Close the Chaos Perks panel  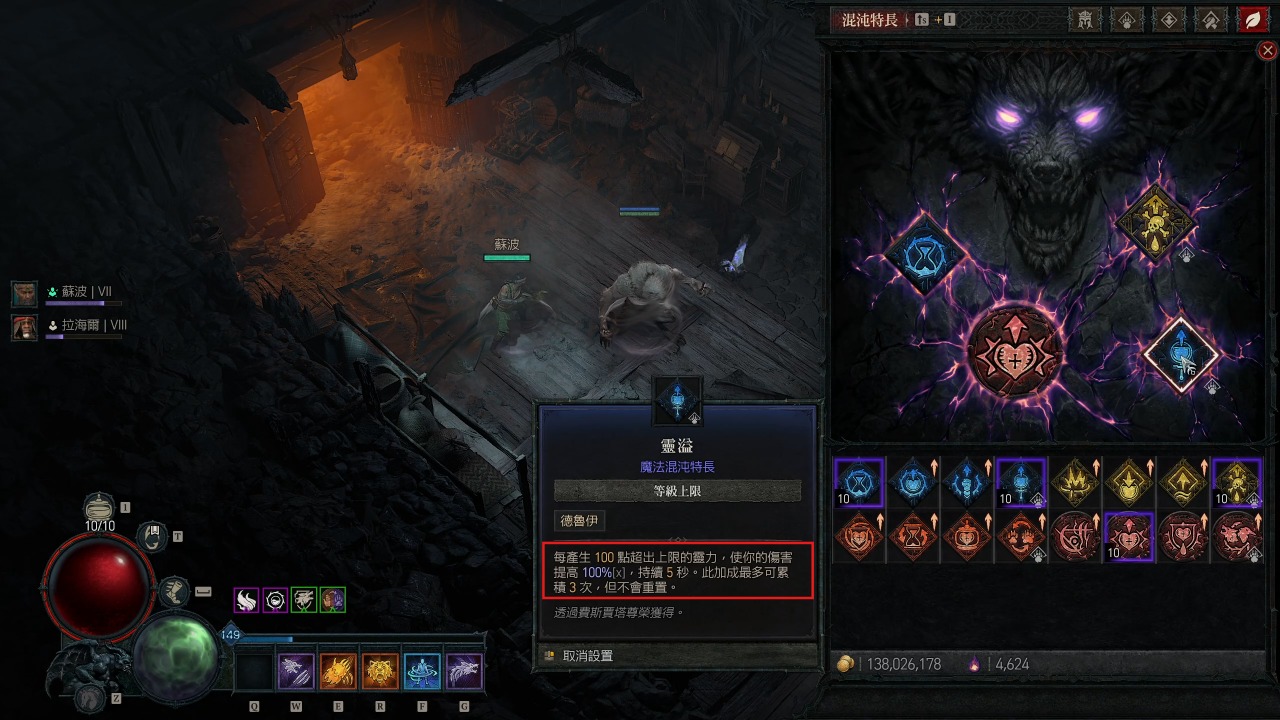click(x=1267, y=50)
